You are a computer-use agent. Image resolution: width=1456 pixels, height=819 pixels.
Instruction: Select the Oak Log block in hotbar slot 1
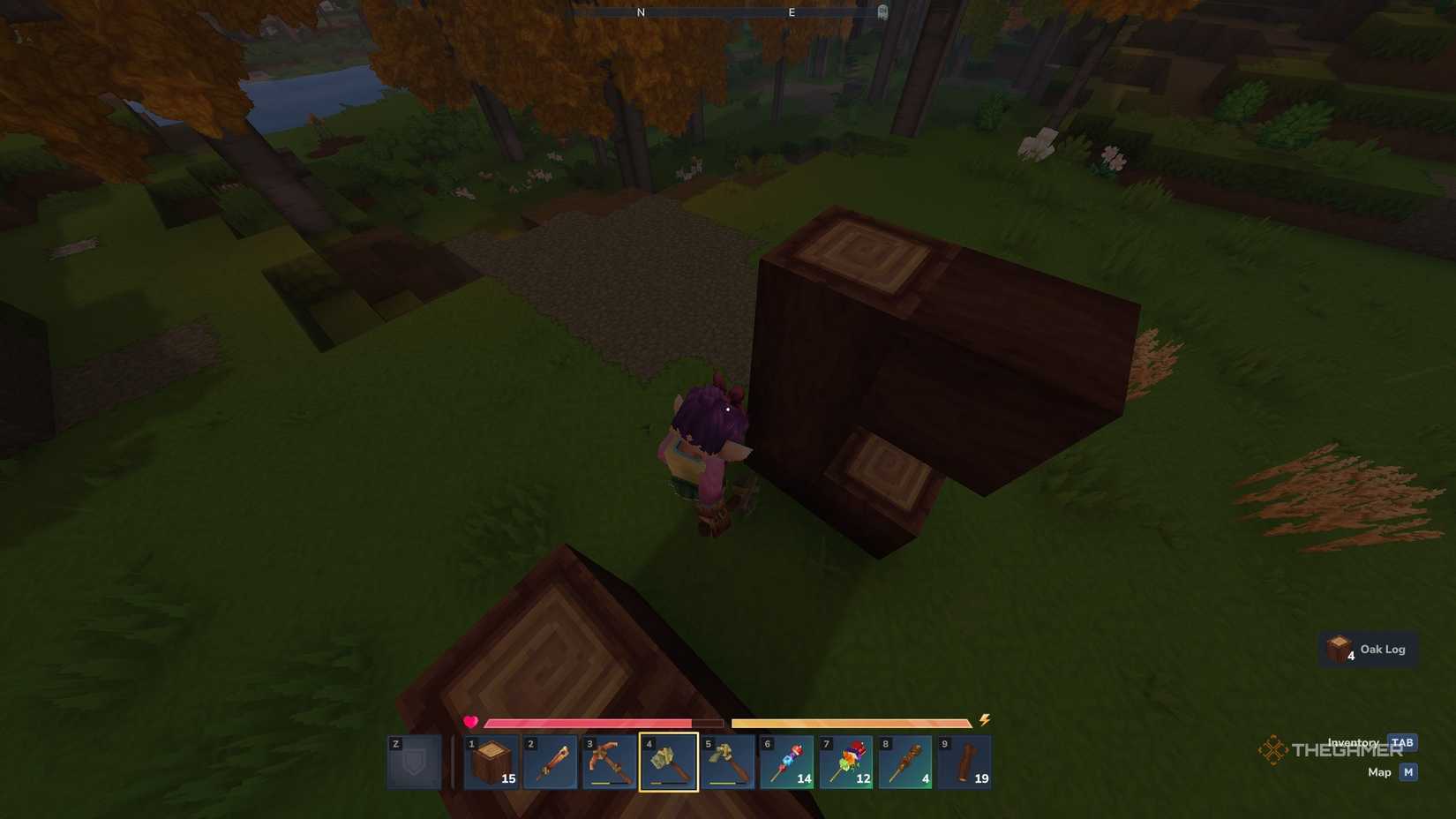pyautogui.click(x=492, y=761)
